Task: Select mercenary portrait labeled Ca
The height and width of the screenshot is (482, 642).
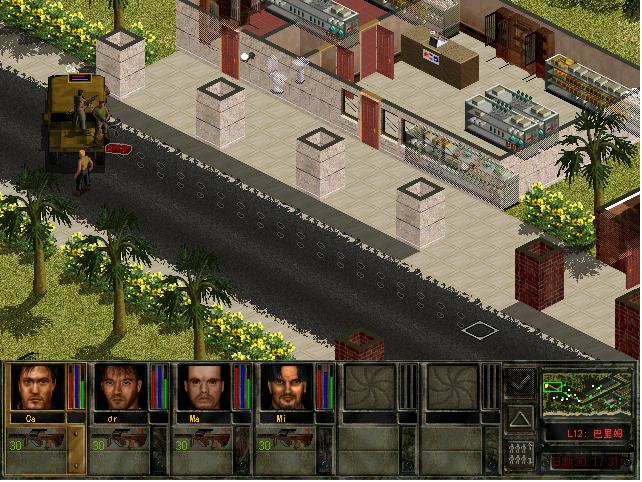Action: (37, 388)
